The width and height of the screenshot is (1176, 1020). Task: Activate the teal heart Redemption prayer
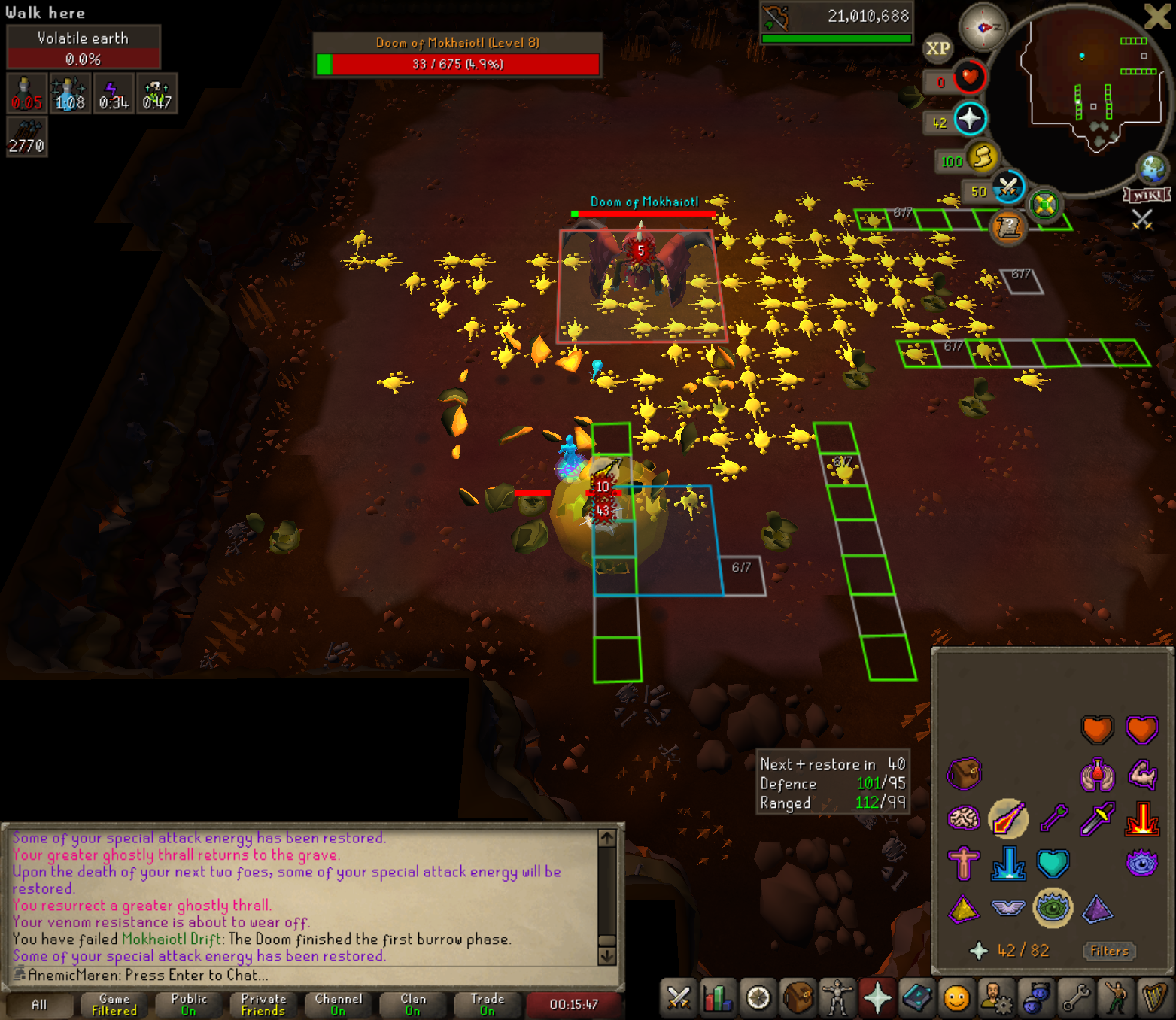click(1053, 864)
